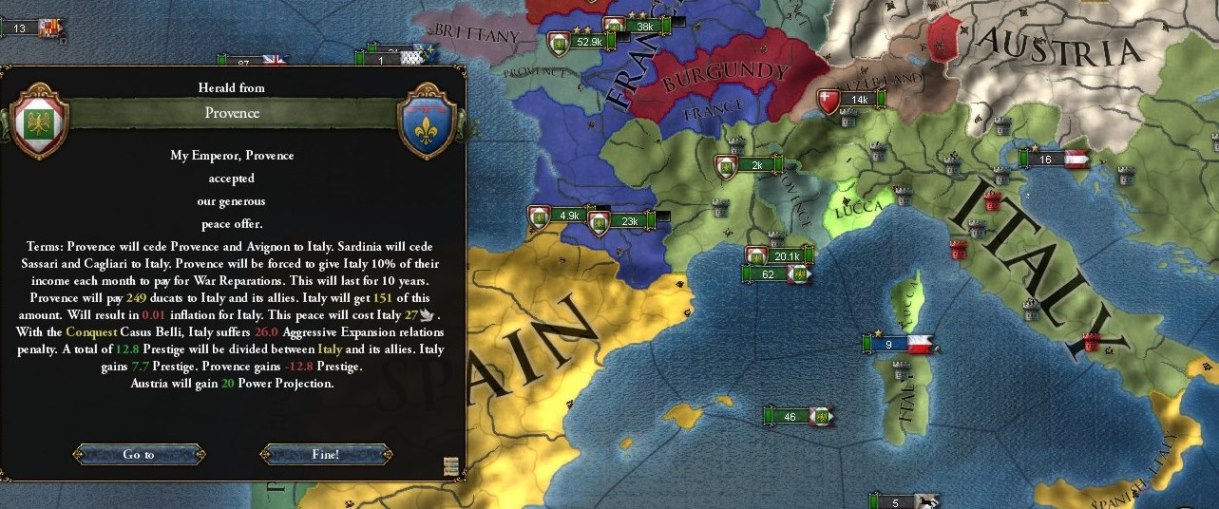Select the 9-ship fleet near Corsica
Viewport: 1219px width, 509px height.
(x=889, y=344)
